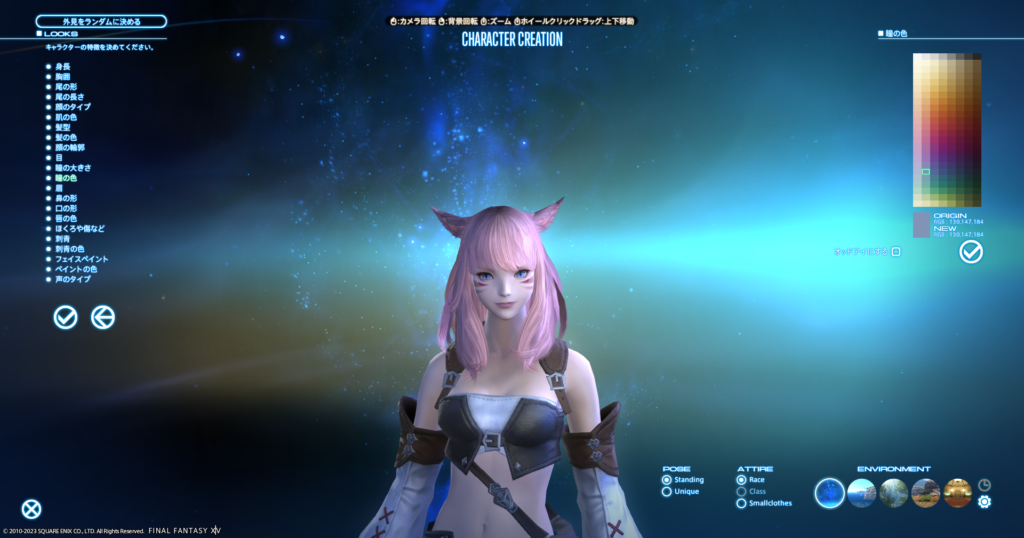Close character creation with the X button
Screen dimensions: 1024x538
click(32, 509)
